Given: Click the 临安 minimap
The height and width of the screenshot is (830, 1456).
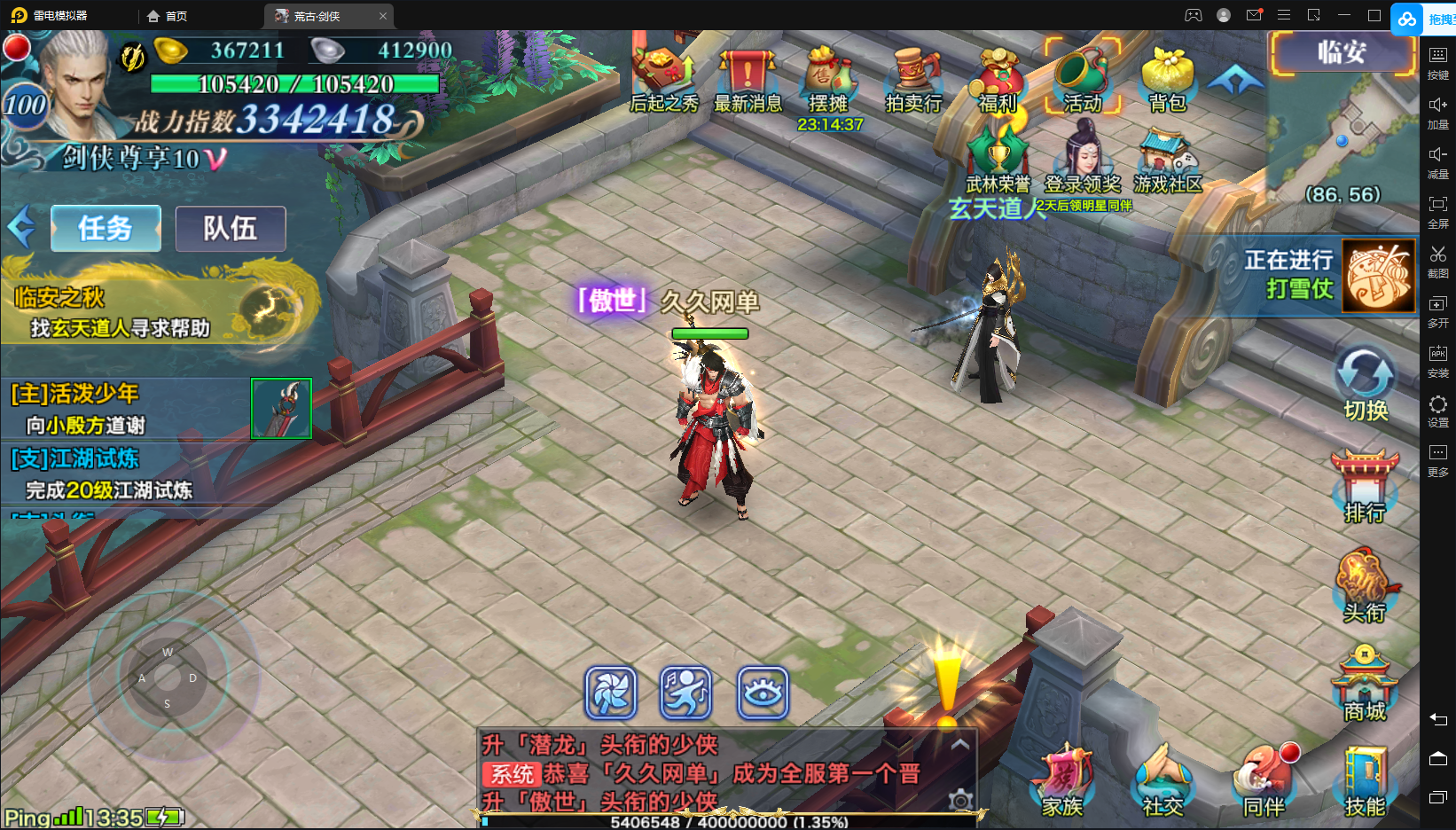Looking at the screenshot, I should point(1341,133).
